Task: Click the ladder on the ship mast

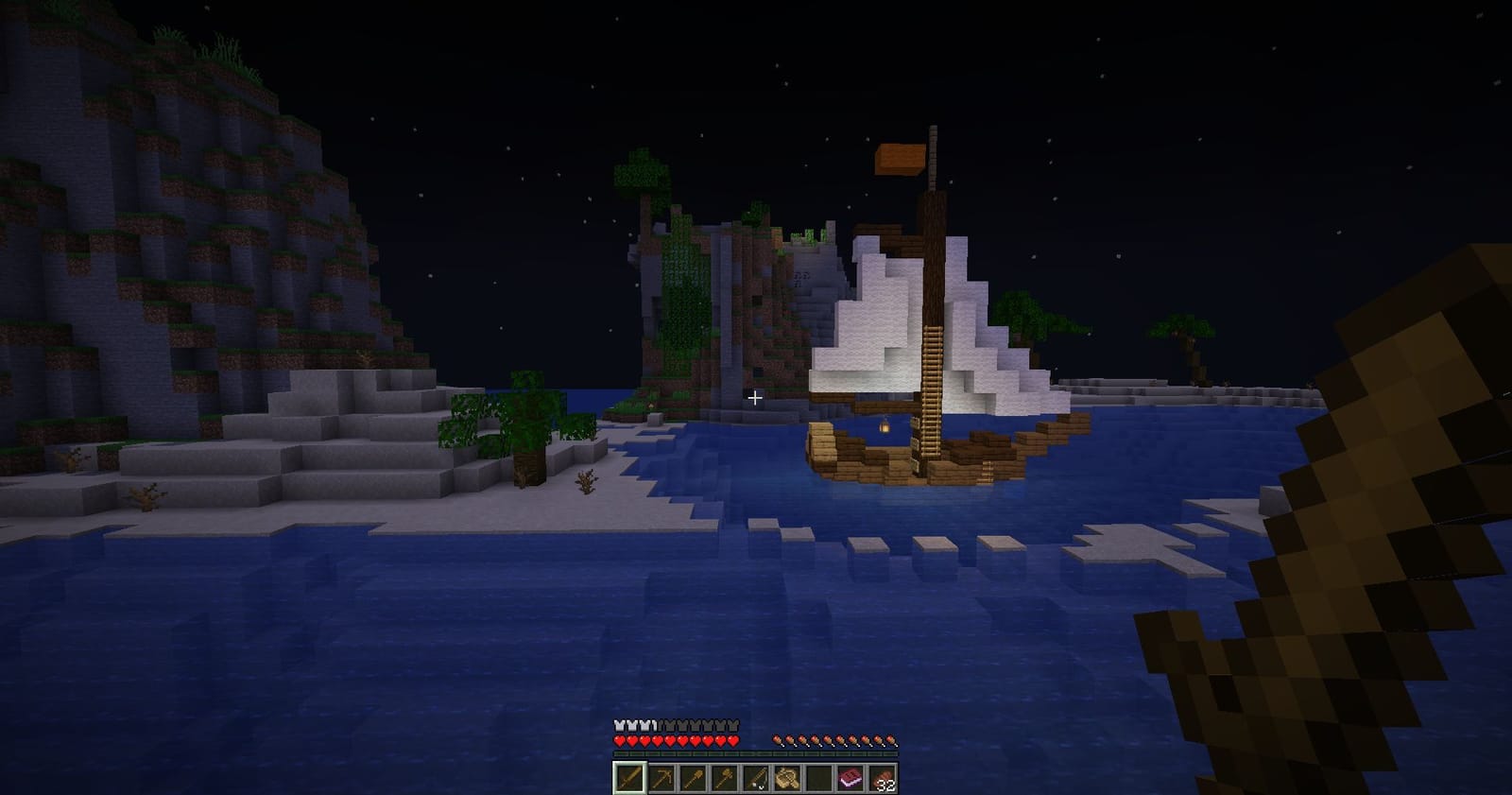Action: pos(931,378)
